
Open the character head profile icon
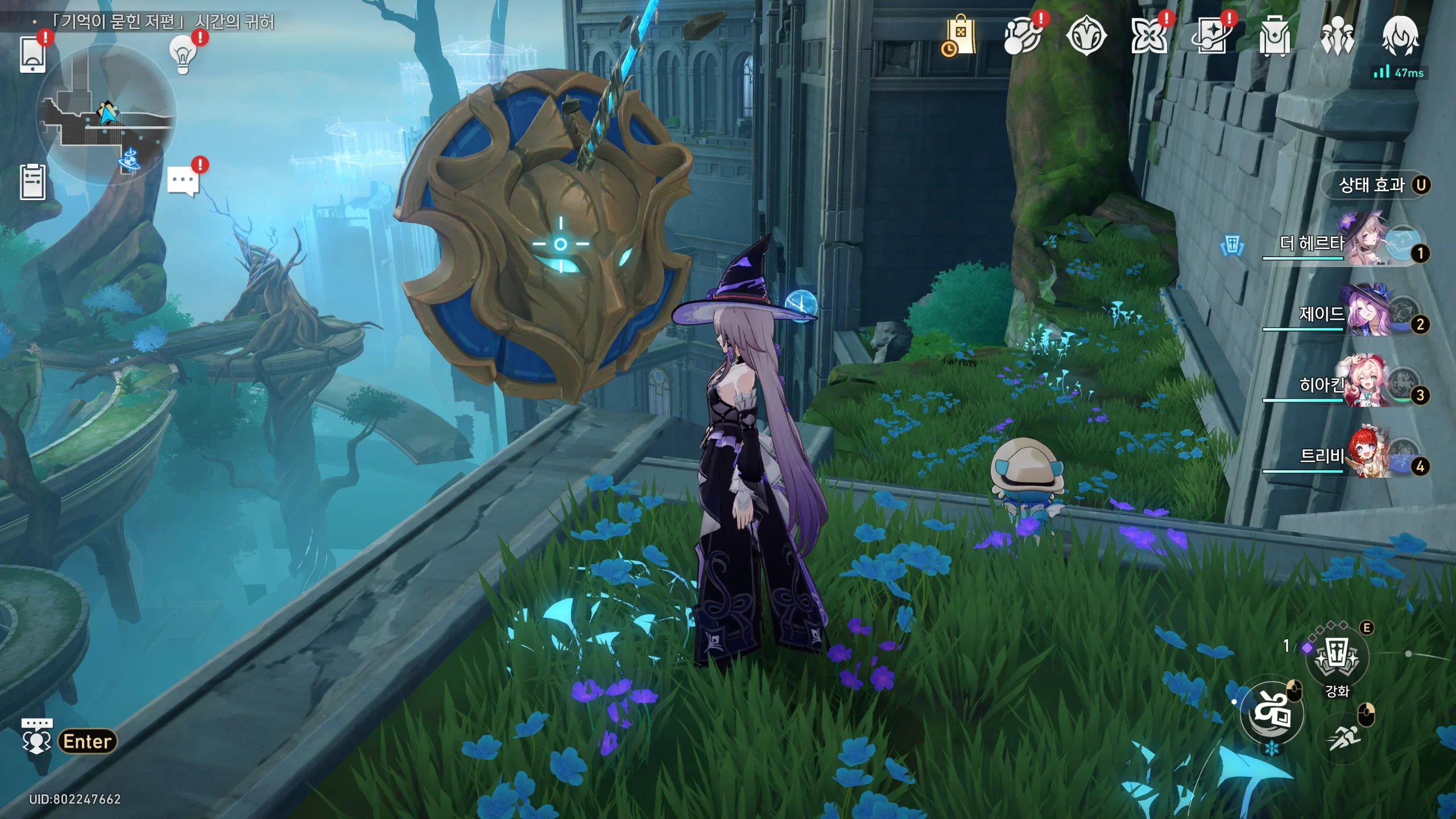tap(1400, 36)
